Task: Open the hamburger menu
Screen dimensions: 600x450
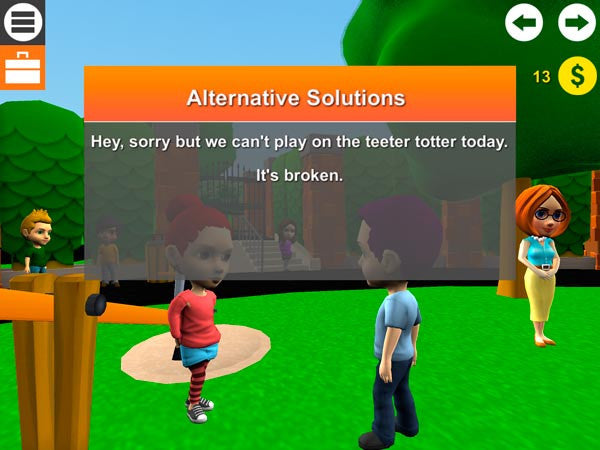Action: click(23, 22)
